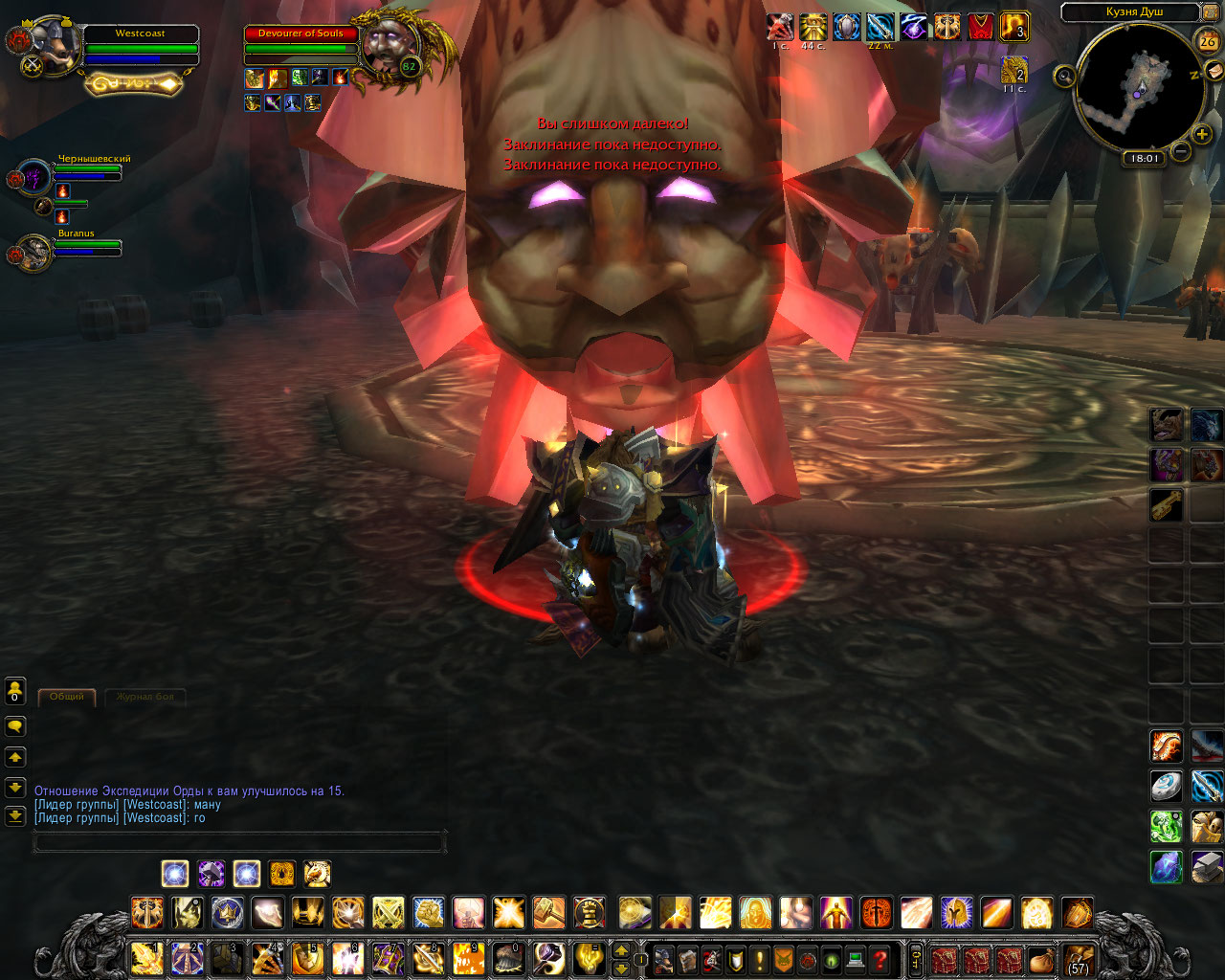The height and width of the screenshot is (980, 1225).
Task: Open the chat bubble menu button
Action: click(x=15, y=727)
